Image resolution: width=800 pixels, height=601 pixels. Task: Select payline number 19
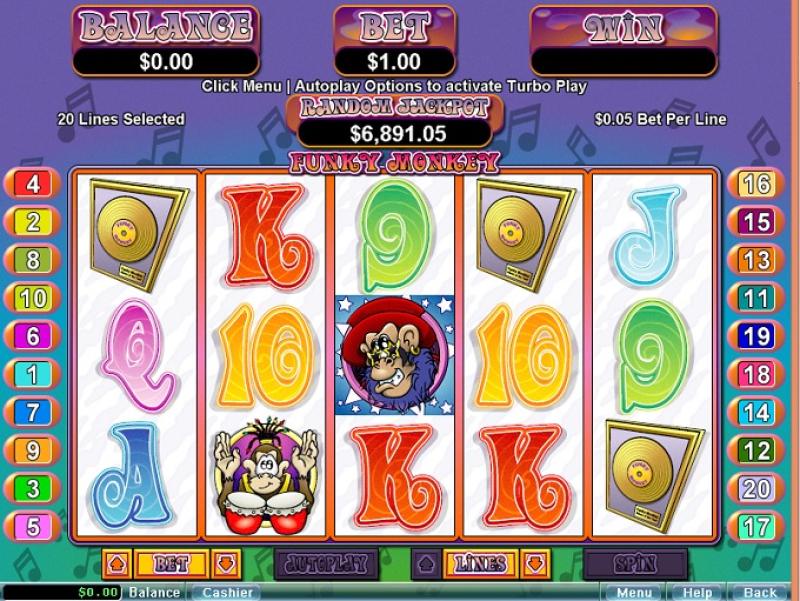pyautogui.click(x=758, y=336)
